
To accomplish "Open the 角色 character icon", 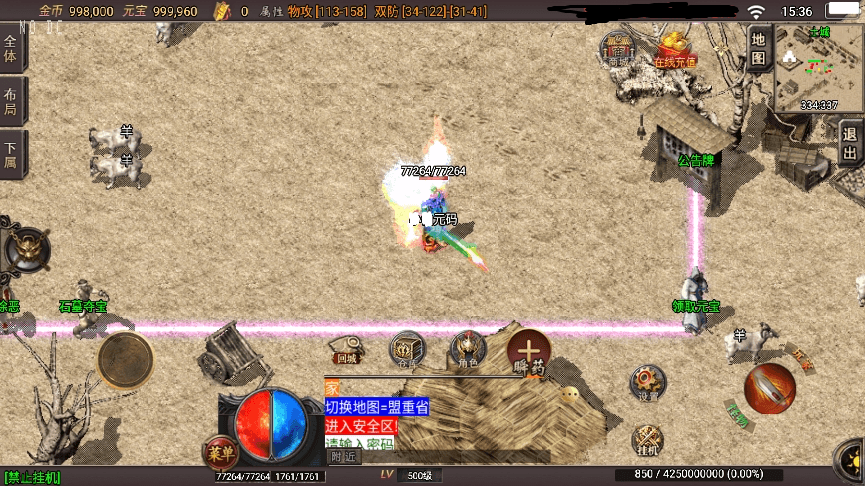I will pos(467,348).
